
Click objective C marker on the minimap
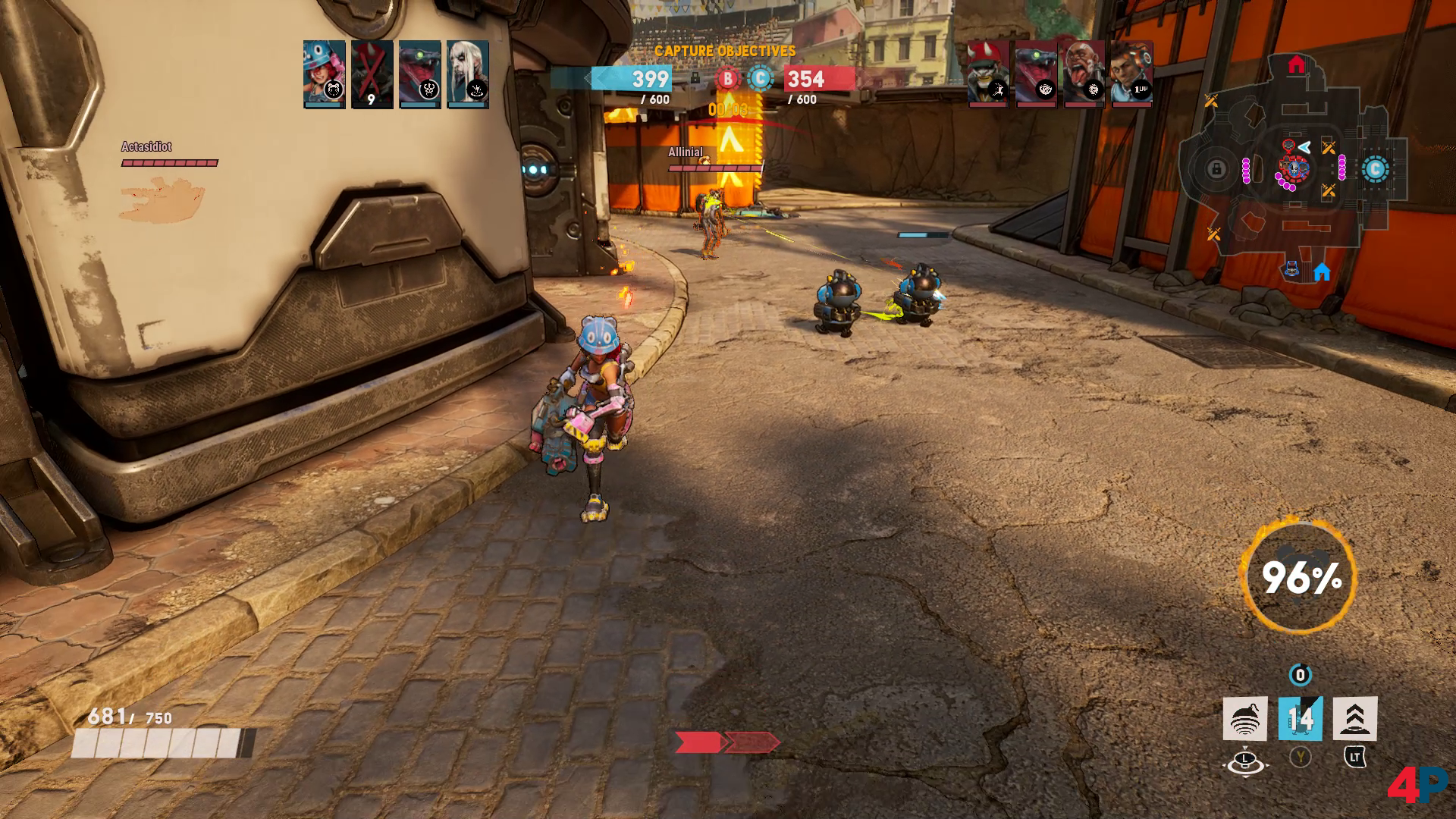[1375, 169]
